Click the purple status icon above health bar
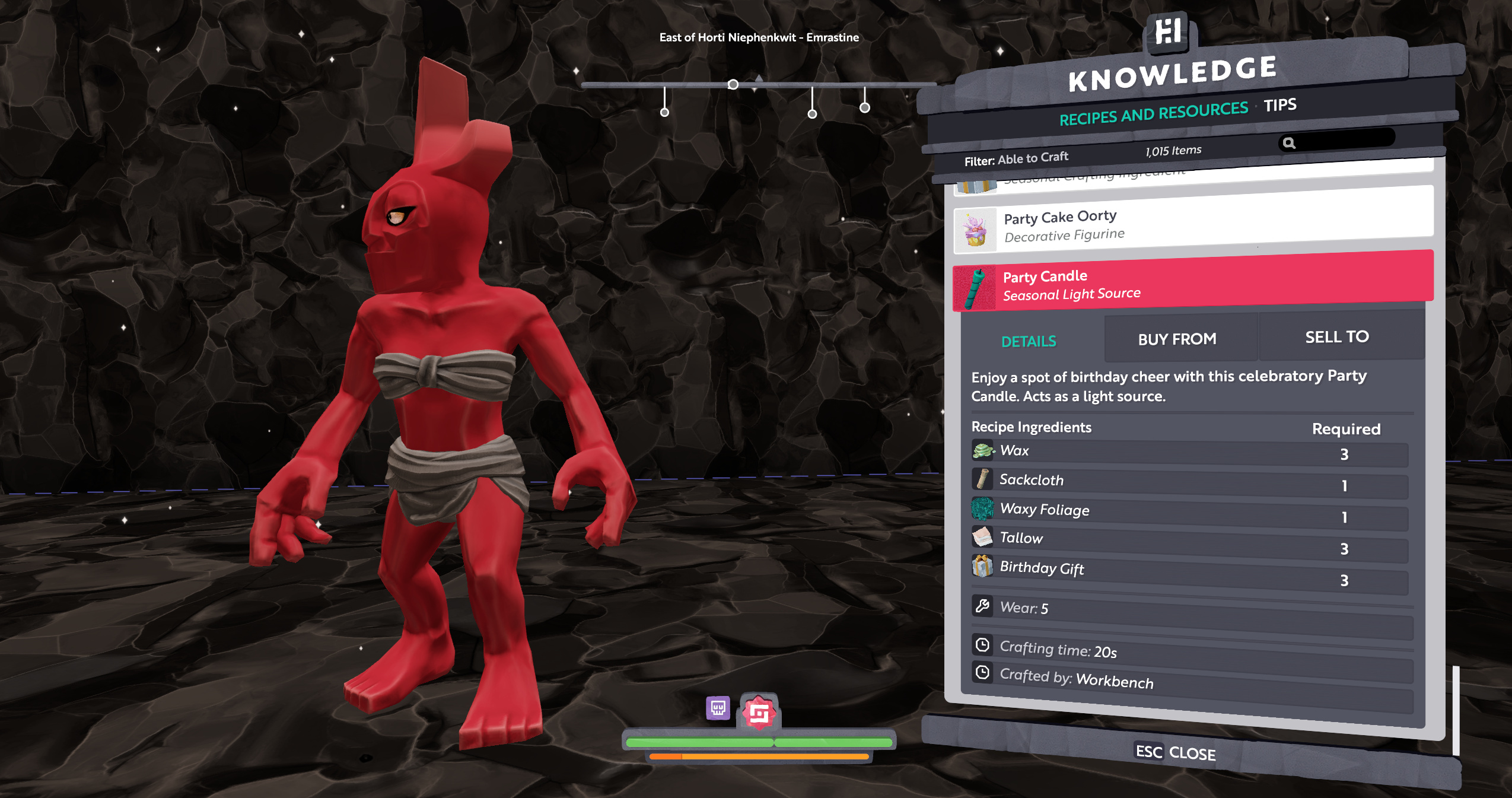 tap(718, 708)
